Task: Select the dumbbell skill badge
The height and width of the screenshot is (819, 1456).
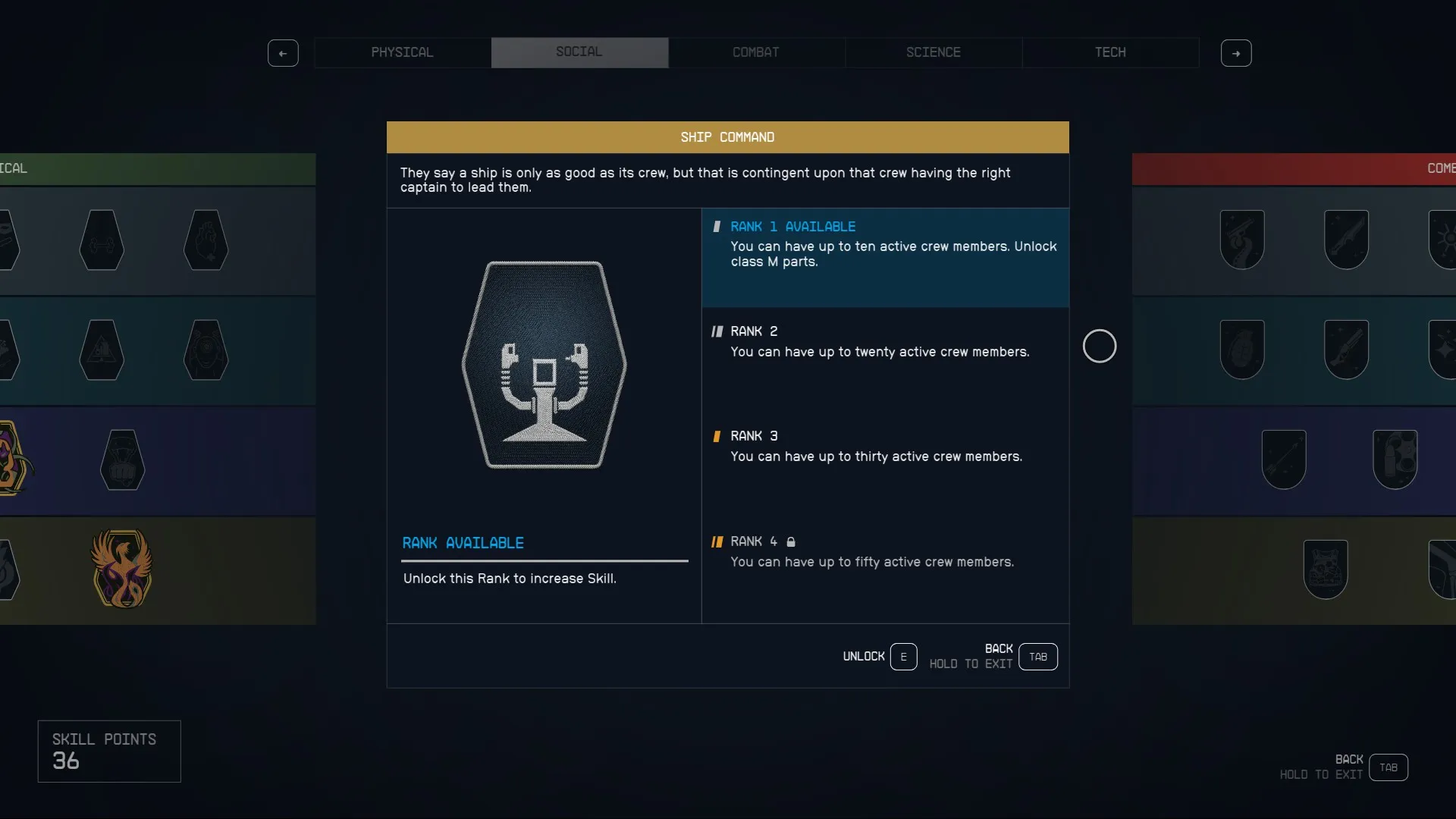Action: [102, 240]
